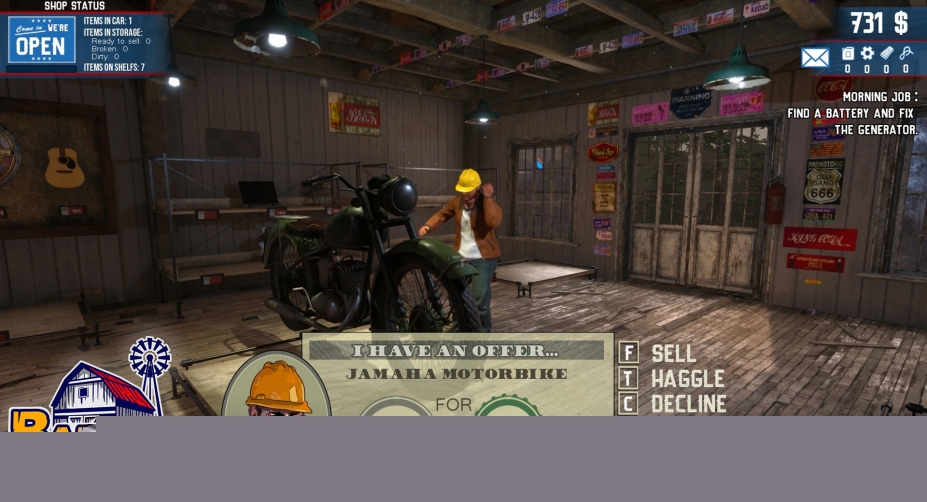The height and width of the screenshot is (502, 927).
Task: Select Haggle to negotiate the price
Action: [x=686, y=379]
